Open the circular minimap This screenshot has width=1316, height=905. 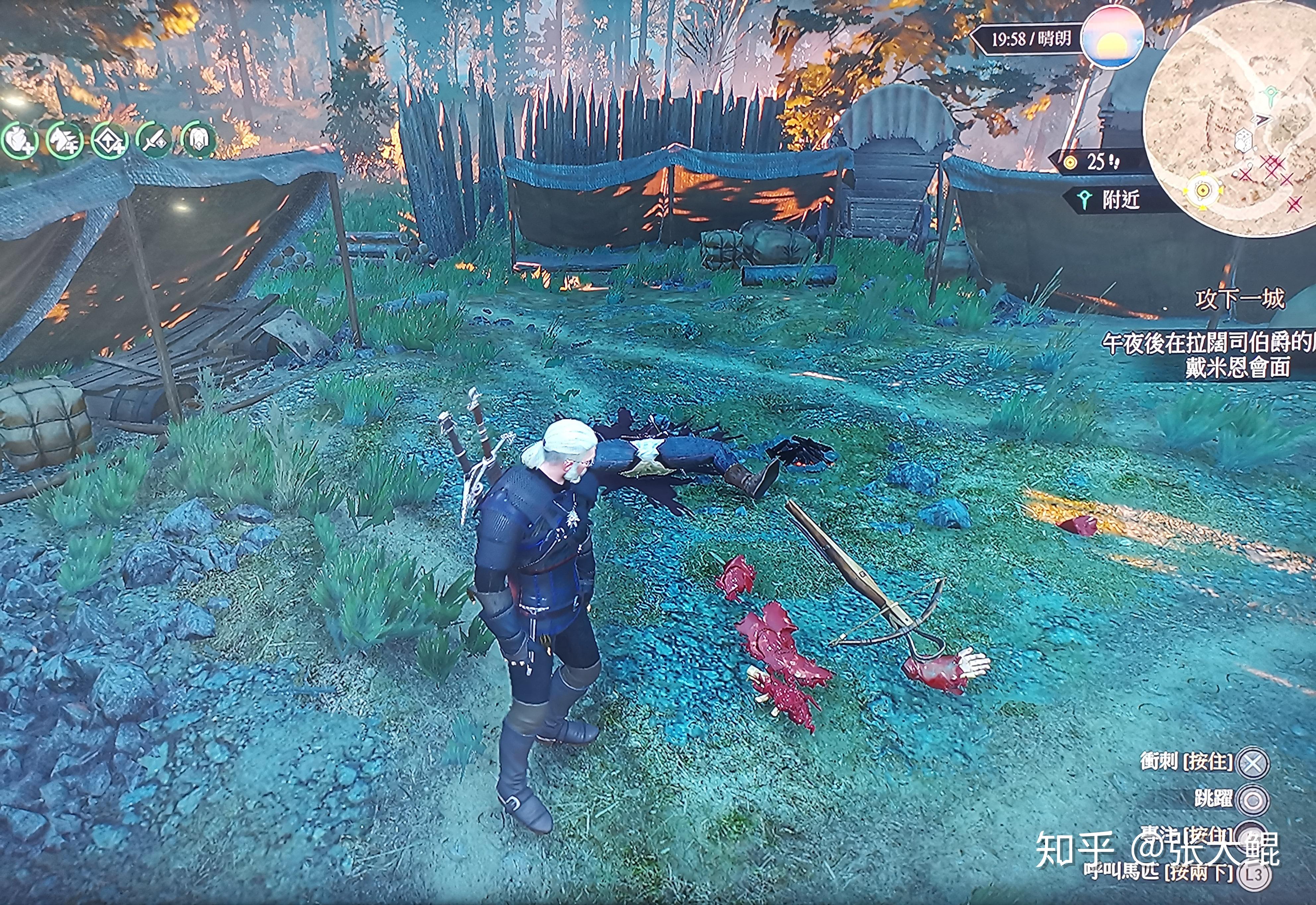(1230, 119)
